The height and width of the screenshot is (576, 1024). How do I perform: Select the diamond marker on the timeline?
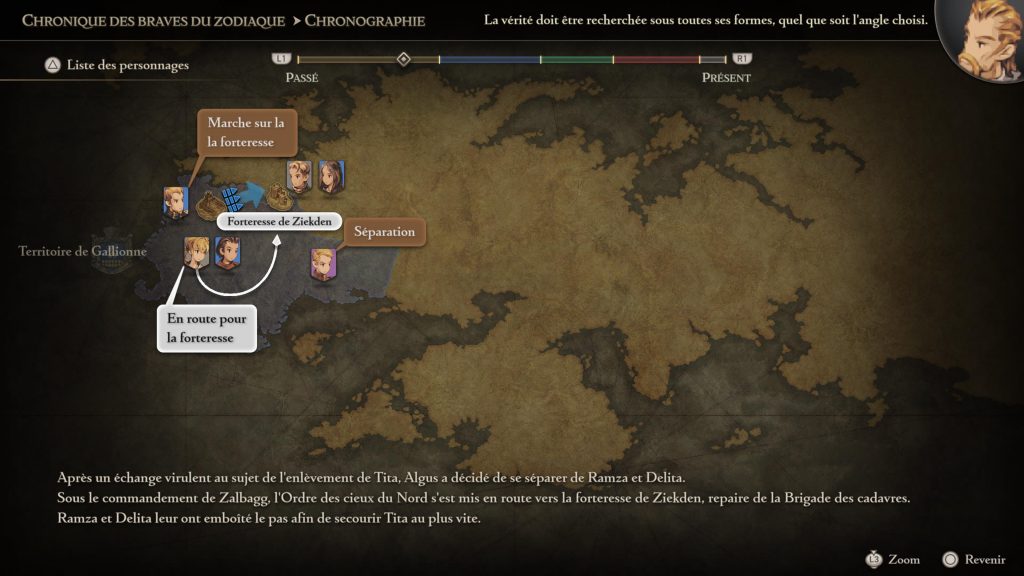403,59
